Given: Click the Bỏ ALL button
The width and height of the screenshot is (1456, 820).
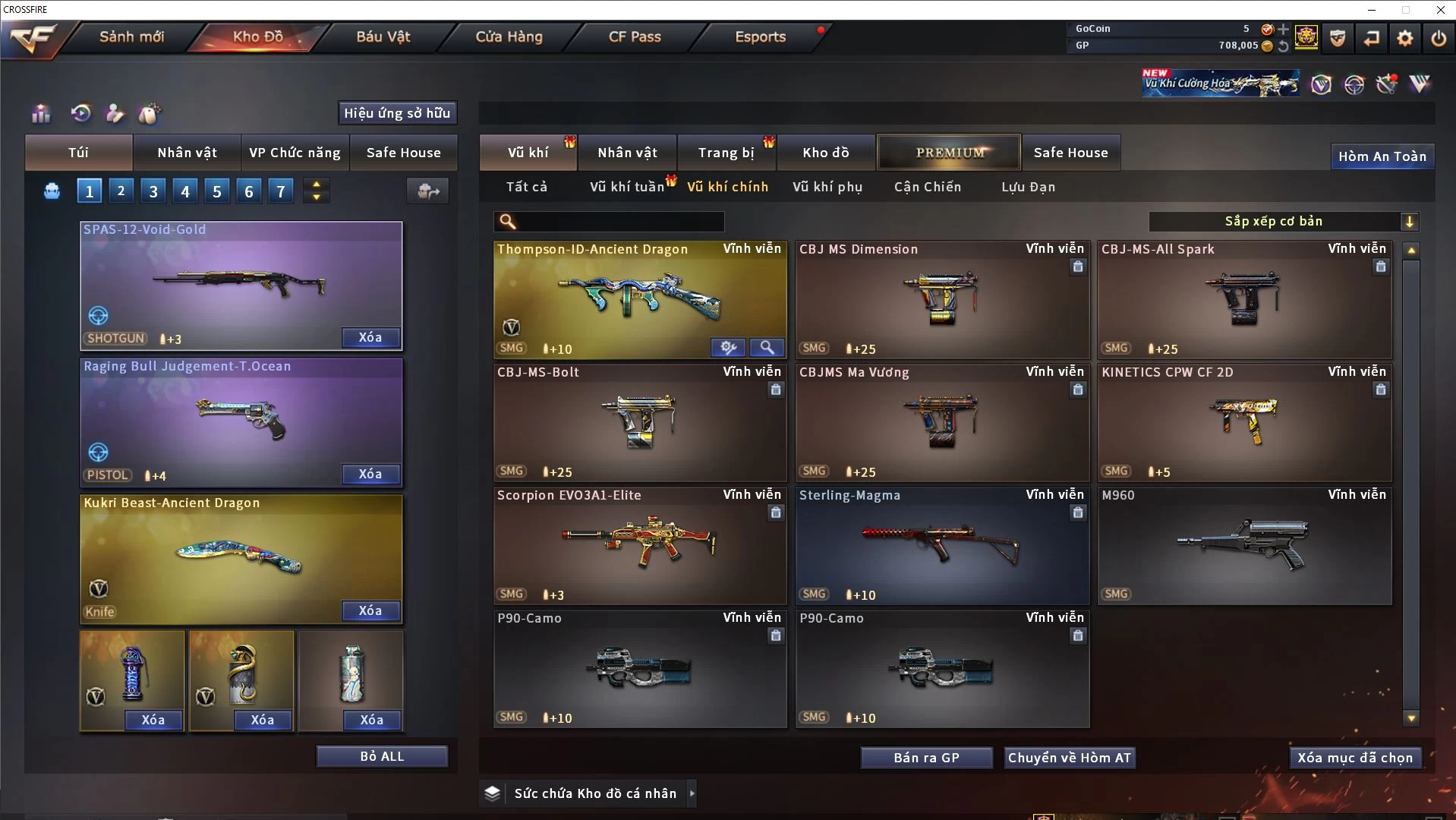Looking at the screenshot, I should tap(382, 756).
